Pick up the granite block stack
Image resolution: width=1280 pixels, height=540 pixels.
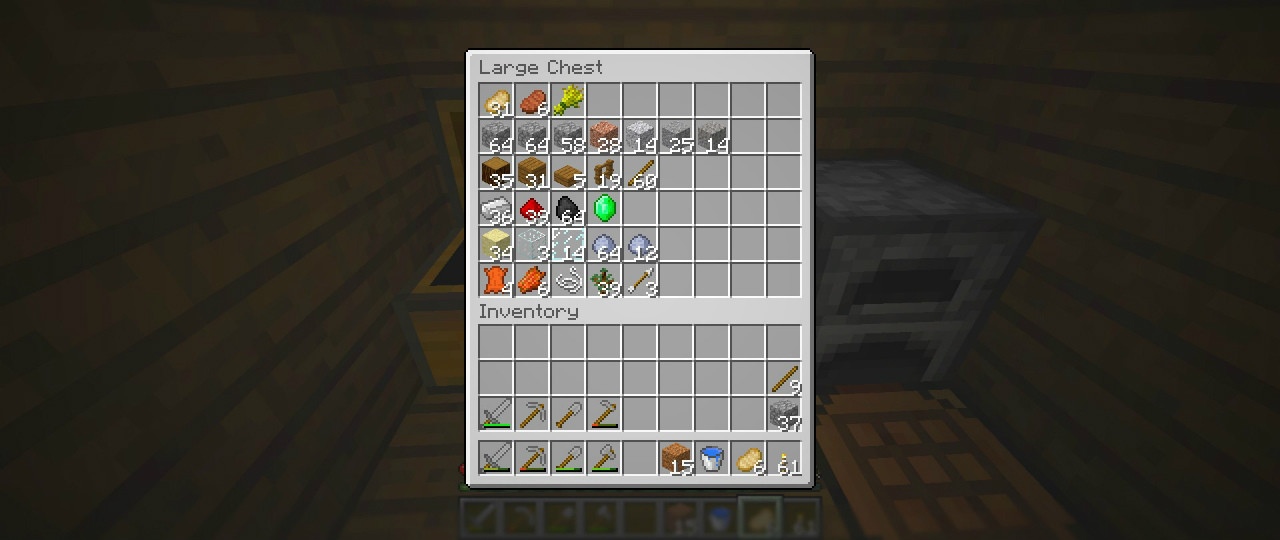[x=604, y=136]
